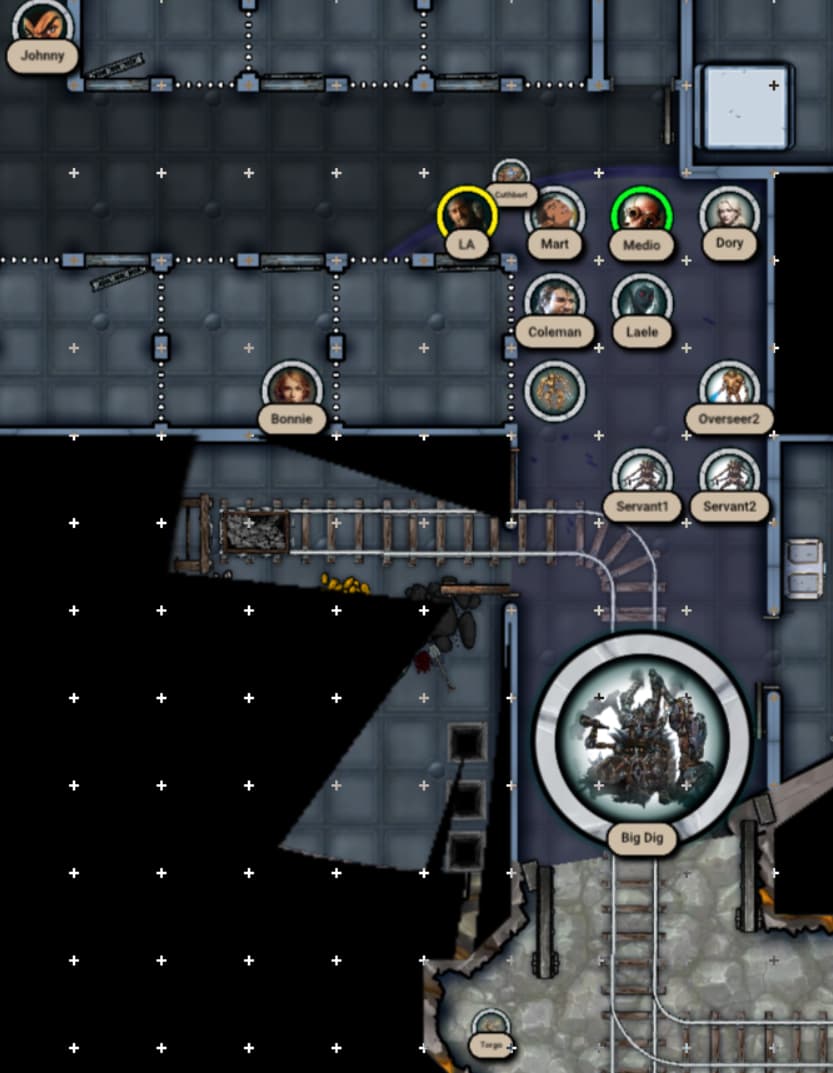Select the small Cuthbert token

click(x=511, y=174)
